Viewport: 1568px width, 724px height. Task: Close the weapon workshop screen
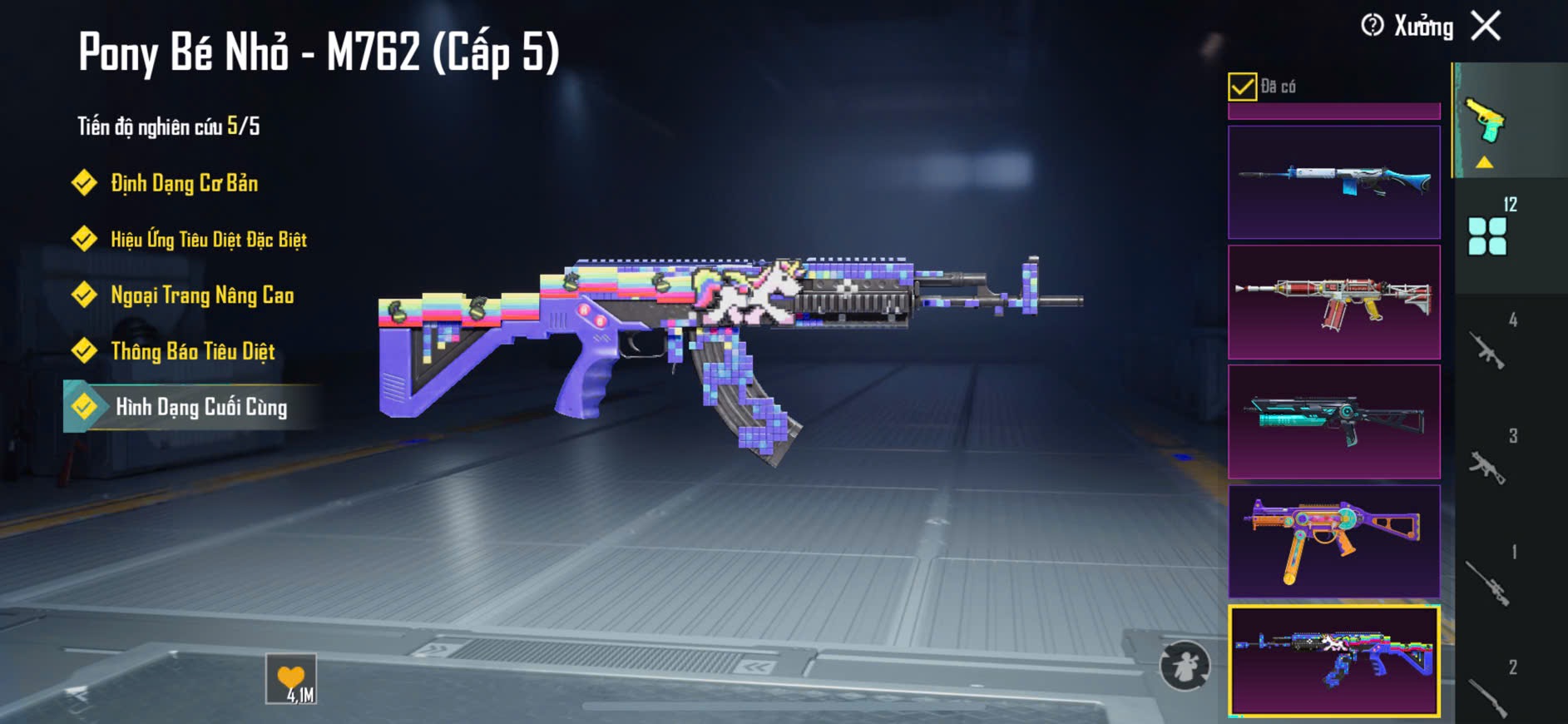coord(1486,26)
